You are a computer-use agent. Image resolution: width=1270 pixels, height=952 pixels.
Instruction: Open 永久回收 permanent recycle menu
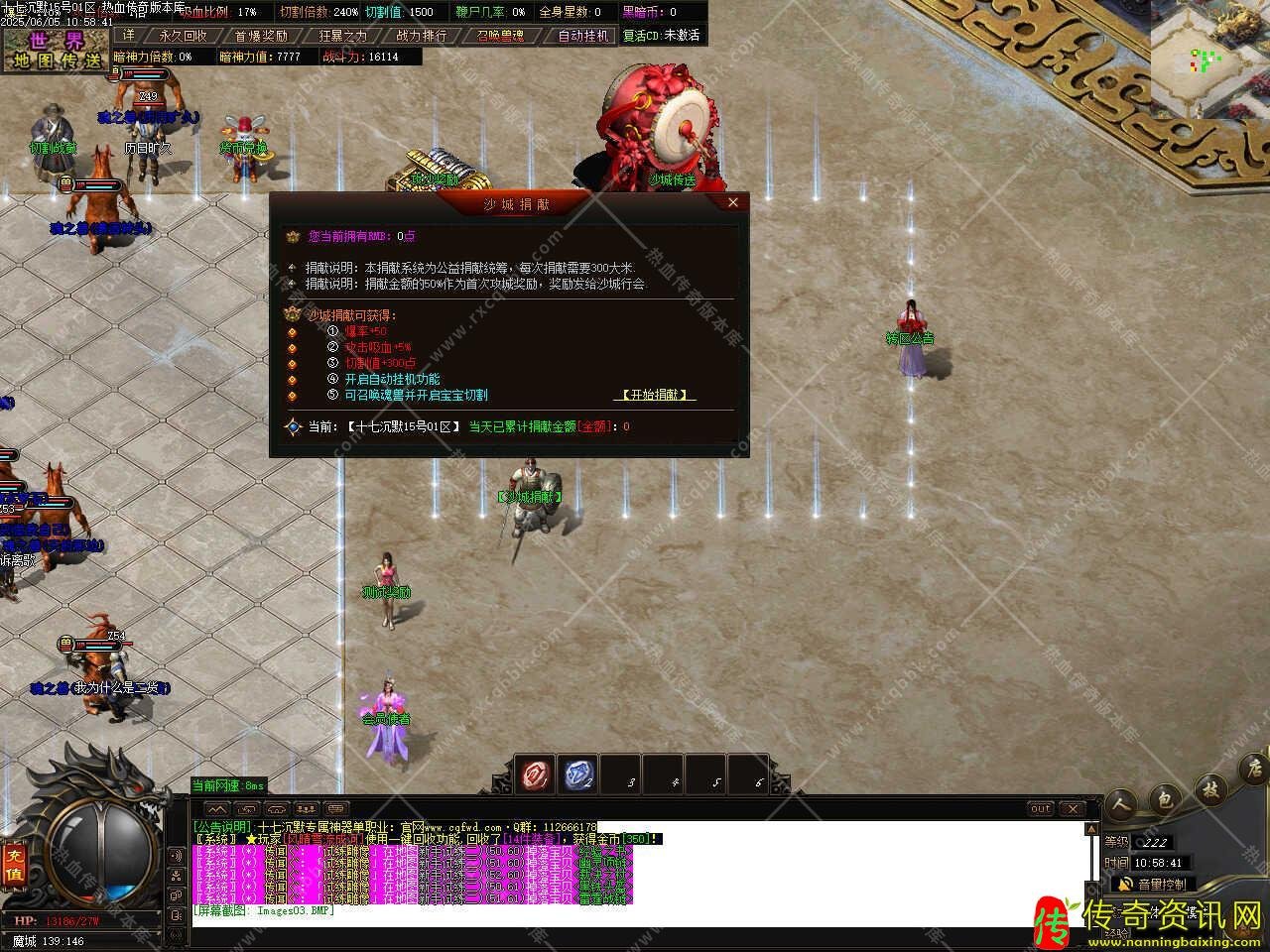[x=183, y=36]
